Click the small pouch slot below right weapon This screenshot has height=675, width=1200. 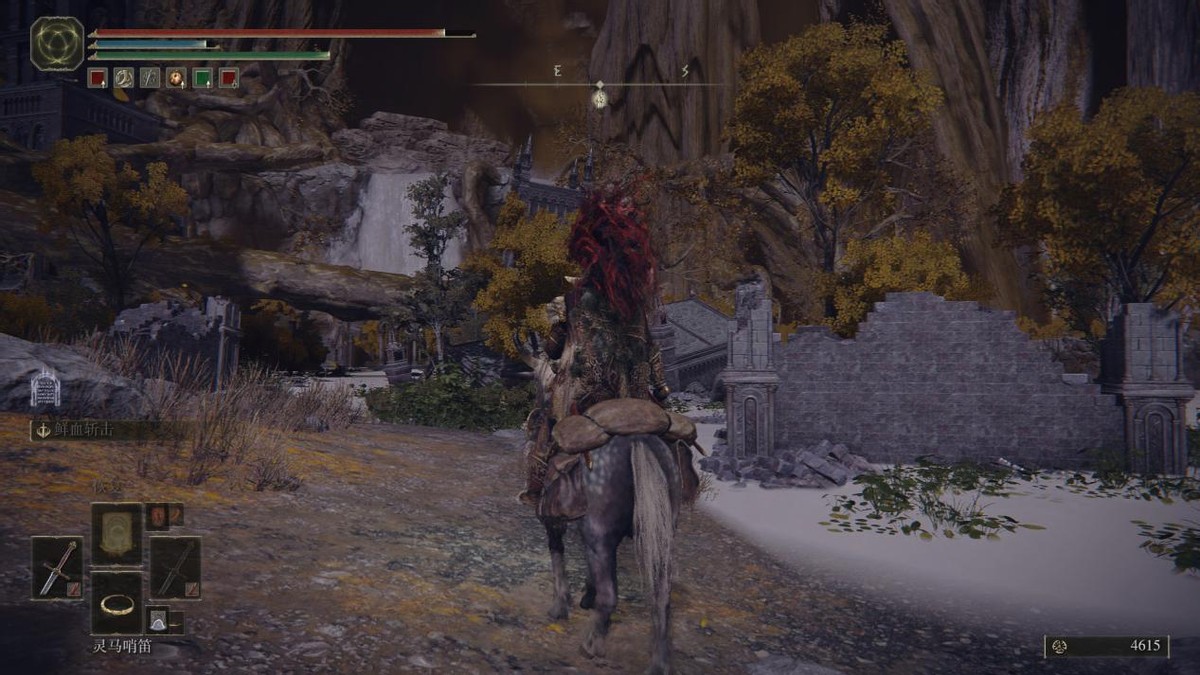[x=158, y=620]
